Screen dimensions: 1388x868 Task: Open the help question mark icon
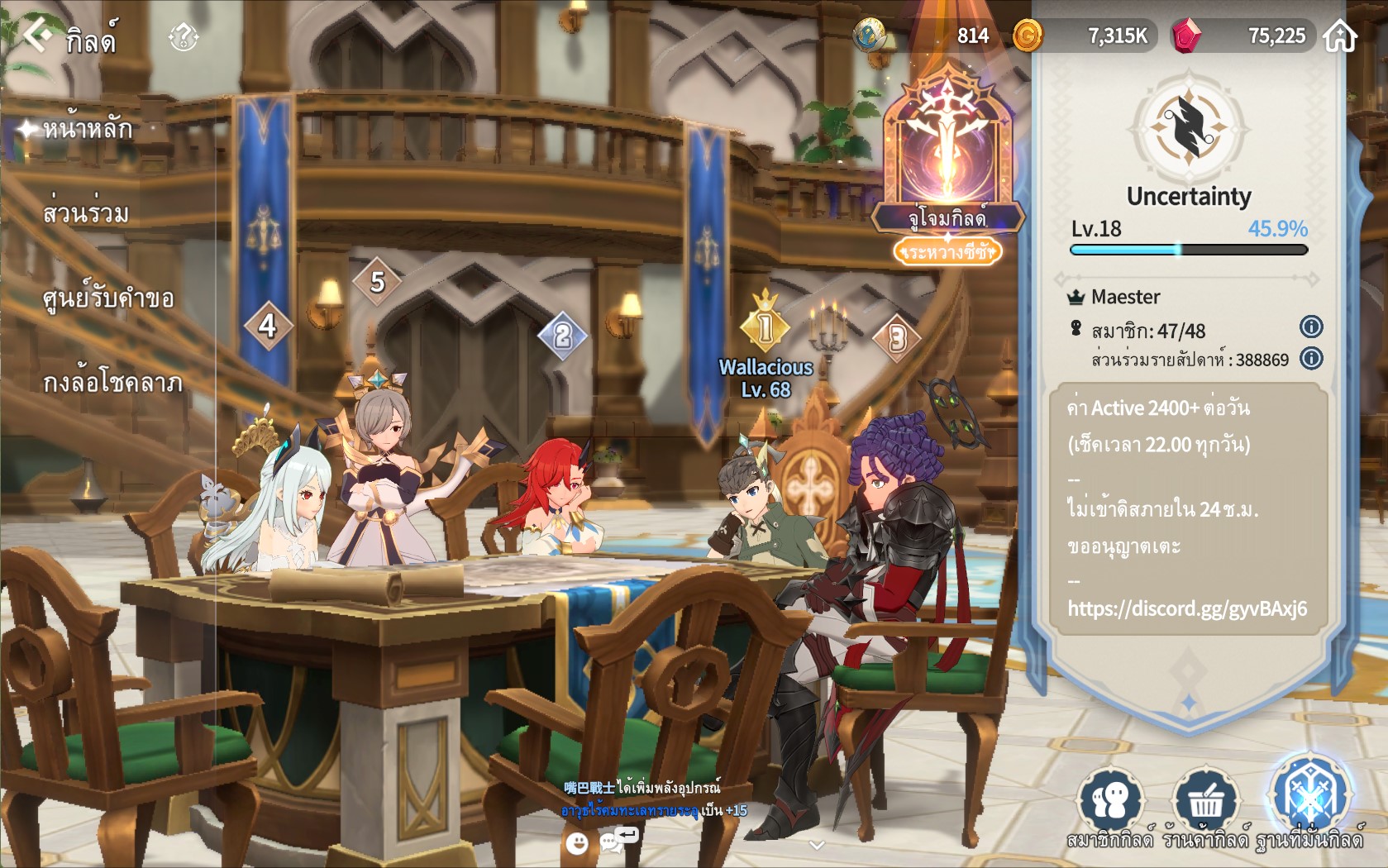(183, 36)
